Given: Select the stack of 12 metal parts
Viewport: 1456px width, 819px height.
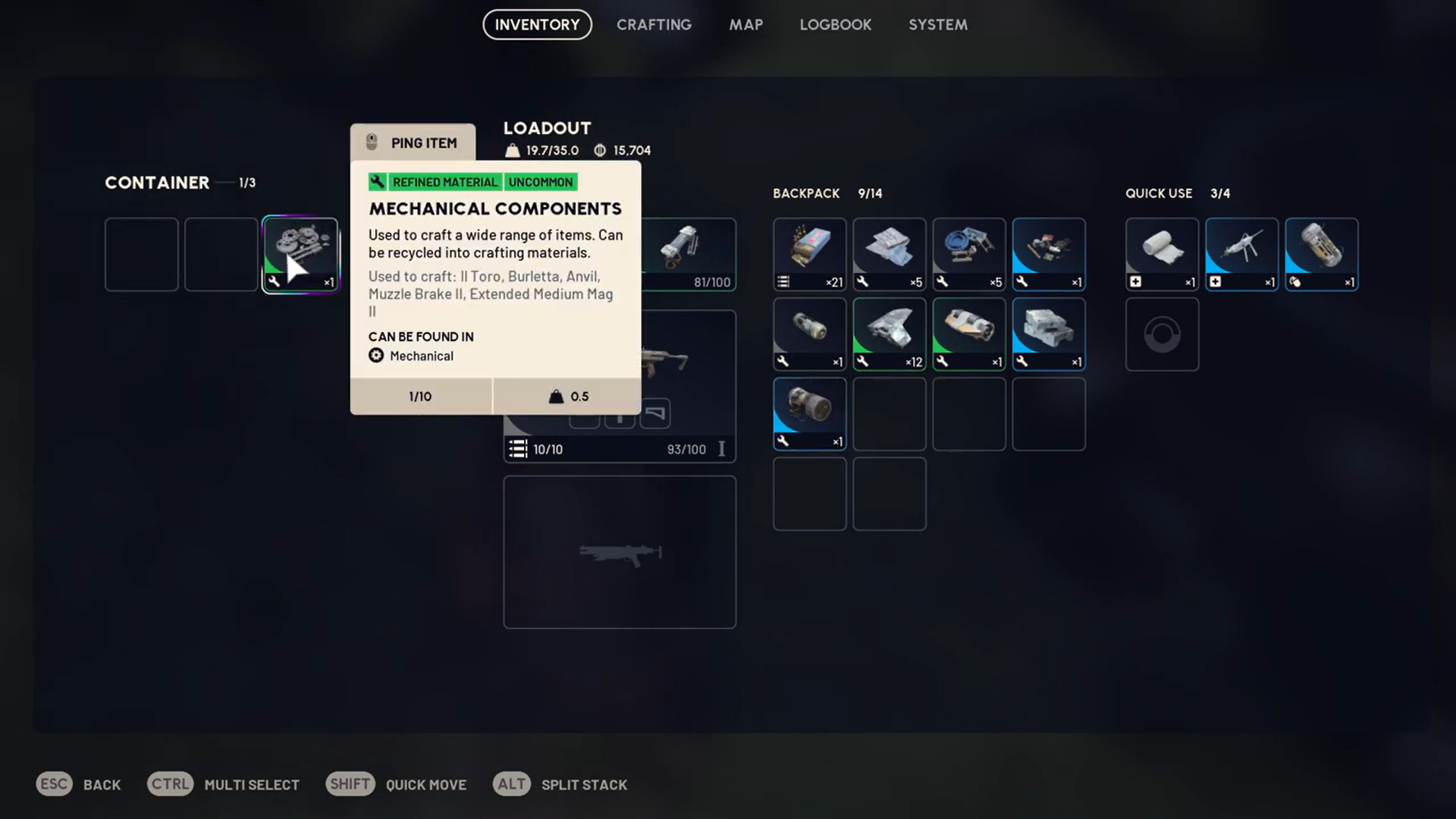Looking at the screenshot, I should pyautogui.click(x=889, y=334).
